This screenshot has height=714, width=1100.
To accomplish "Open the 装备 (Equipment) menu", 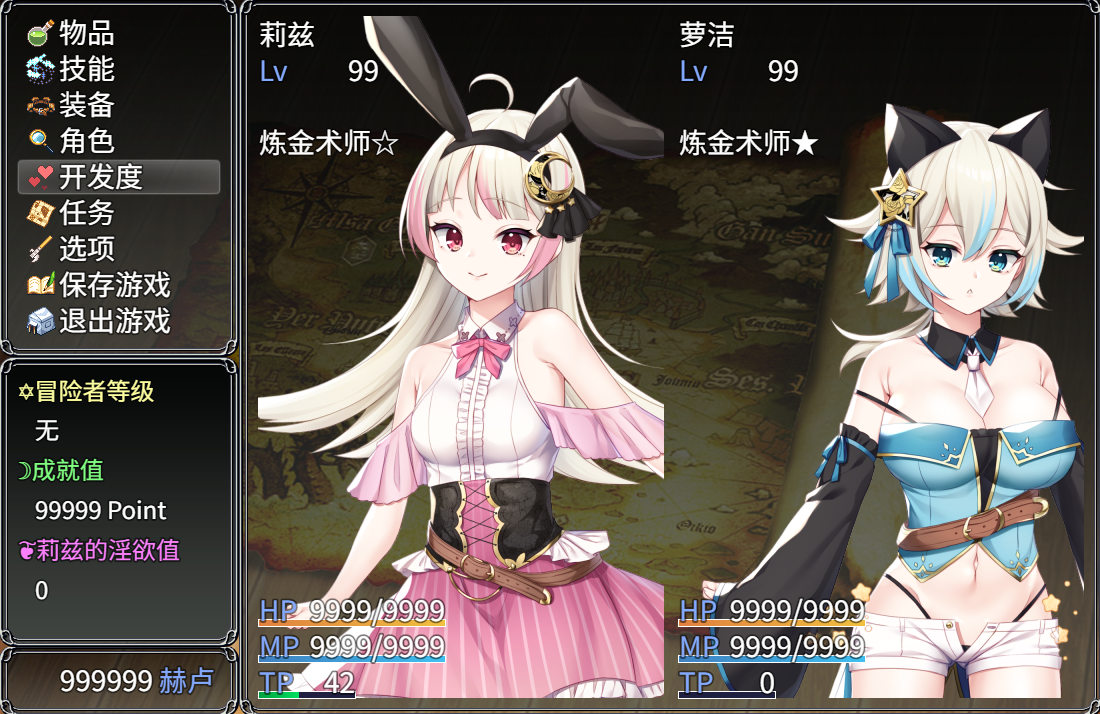I will [x=86, y=105].
